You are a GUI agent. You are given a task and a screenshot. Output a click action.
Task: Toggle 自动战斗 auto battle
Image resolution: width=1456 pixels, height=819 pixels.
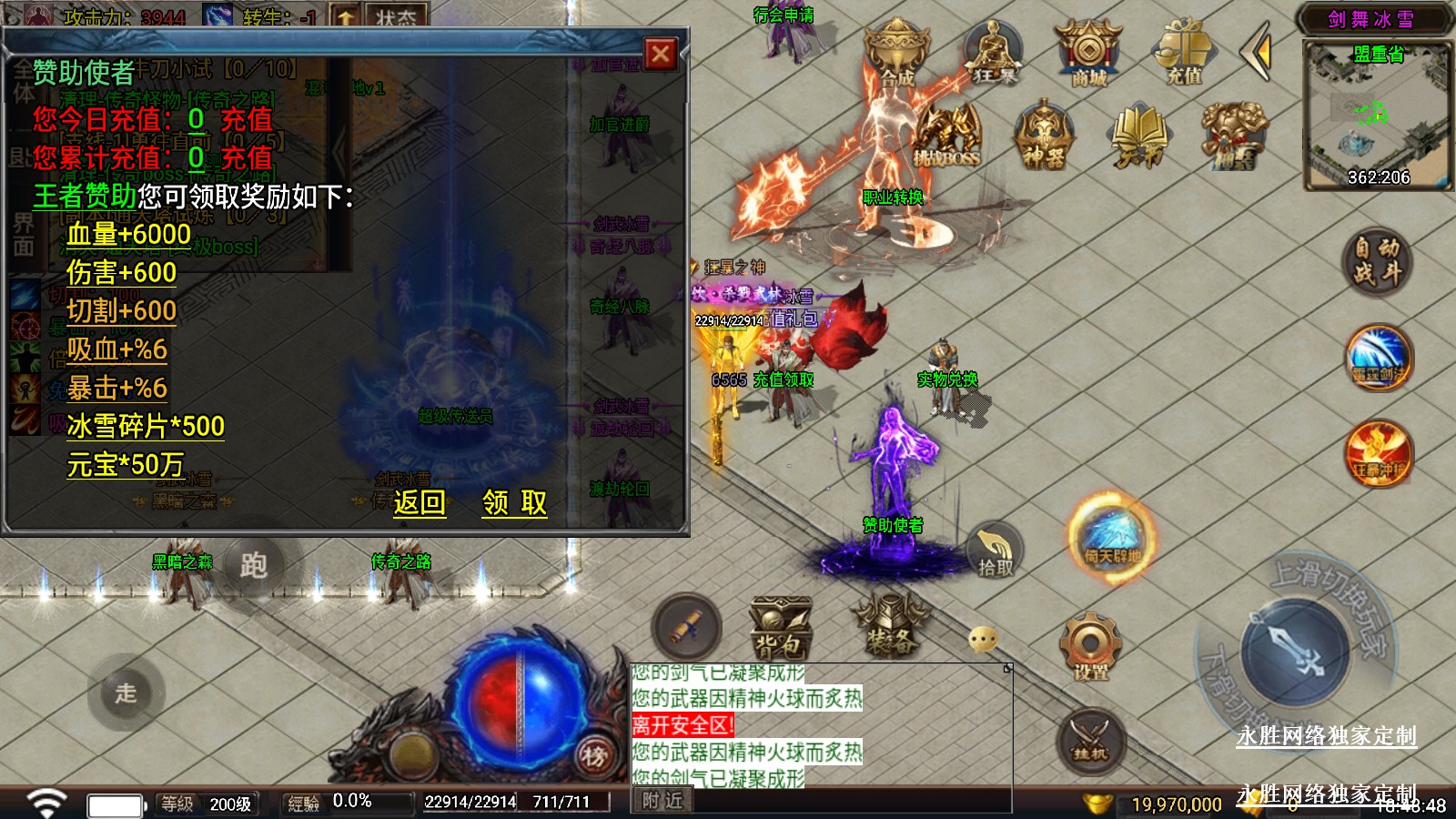(x=1377, y=260)
